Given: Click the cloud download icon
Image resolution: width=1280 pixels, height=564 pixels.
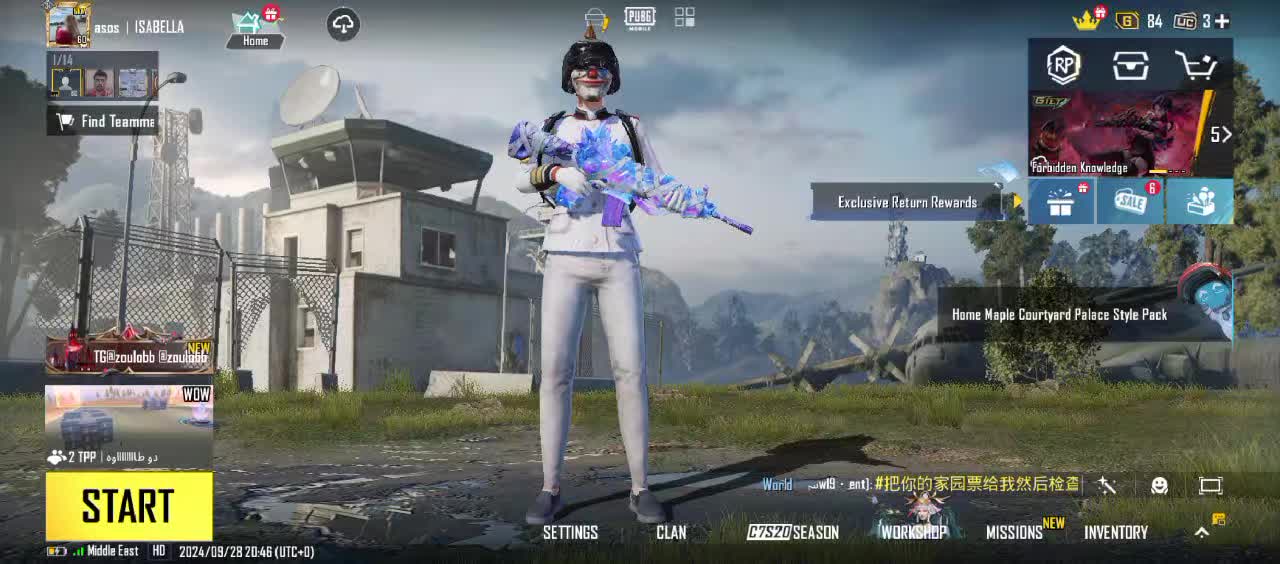Looking at the screenshot, I should coord(343,25).
